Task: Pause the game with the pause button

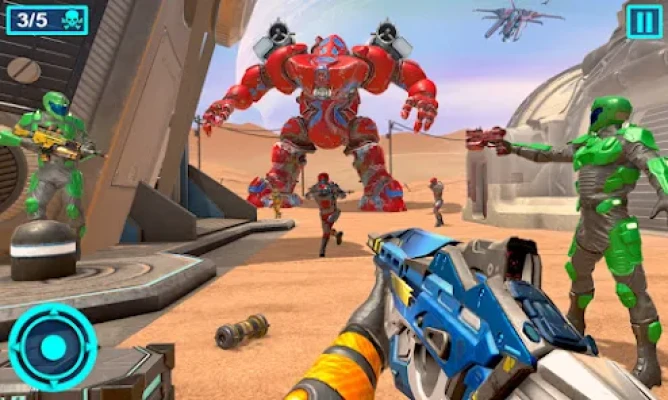Action: pyautogui.click(x=644, y=21)
